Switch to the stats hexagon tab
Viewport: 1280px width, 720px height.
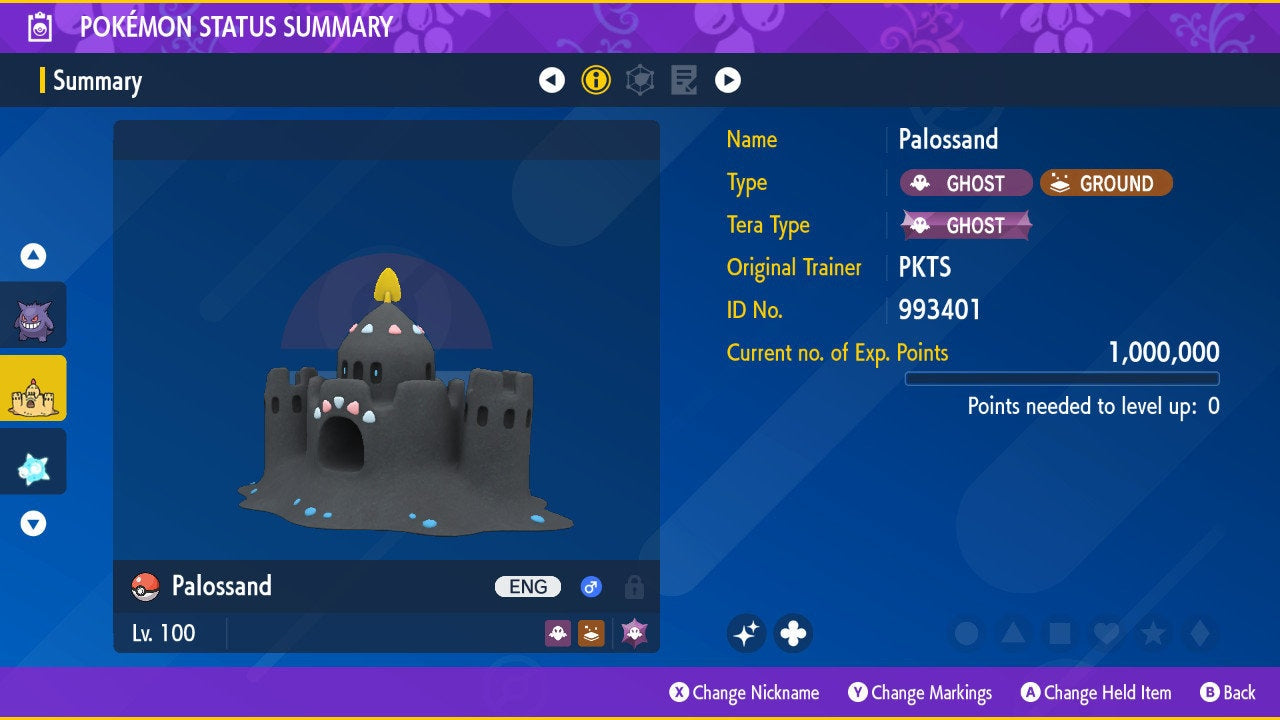click(640, 80)
